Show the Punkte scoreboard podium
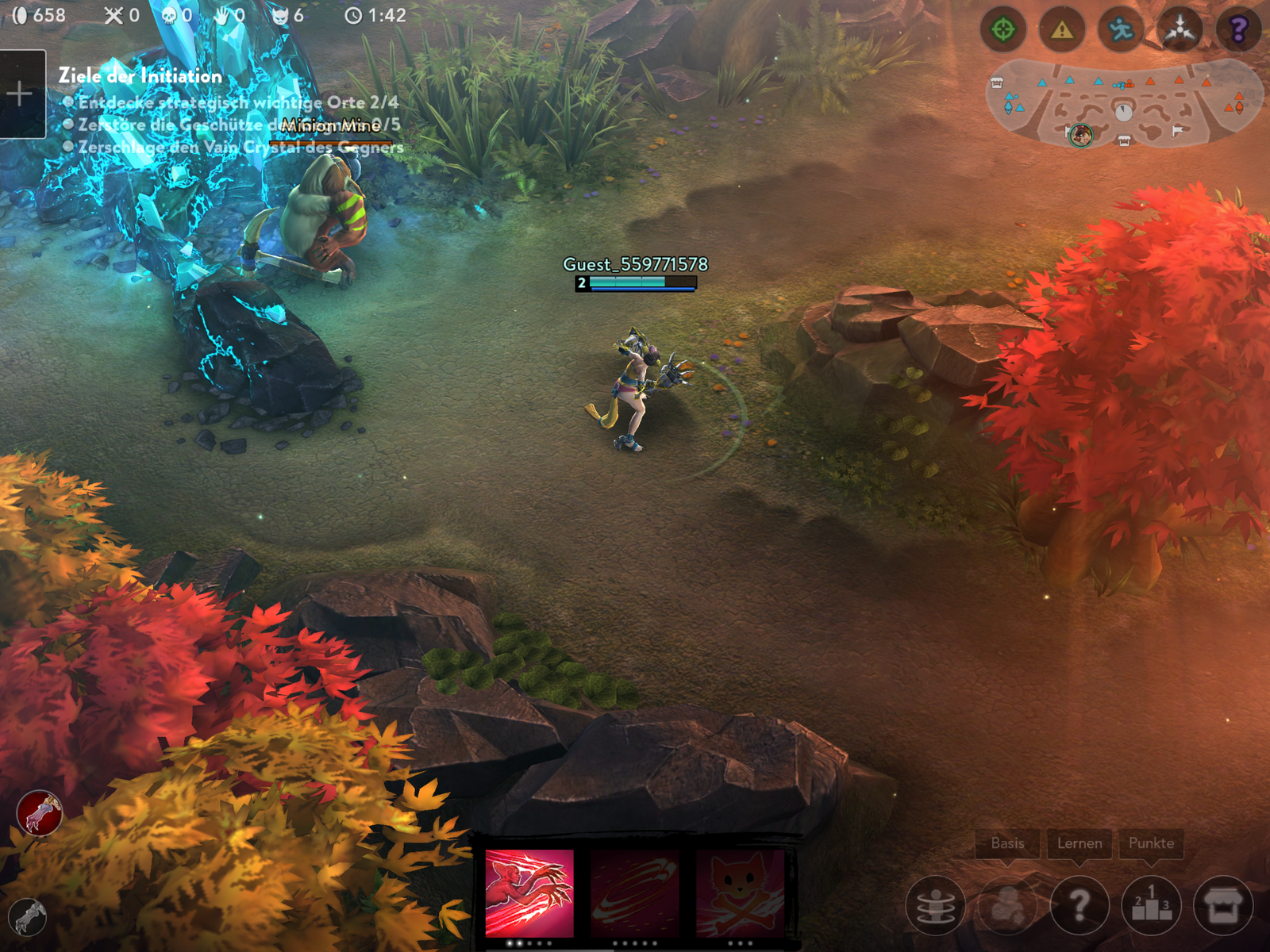The width and height of the screenshot is (1270, 952). pos(1152,905)
